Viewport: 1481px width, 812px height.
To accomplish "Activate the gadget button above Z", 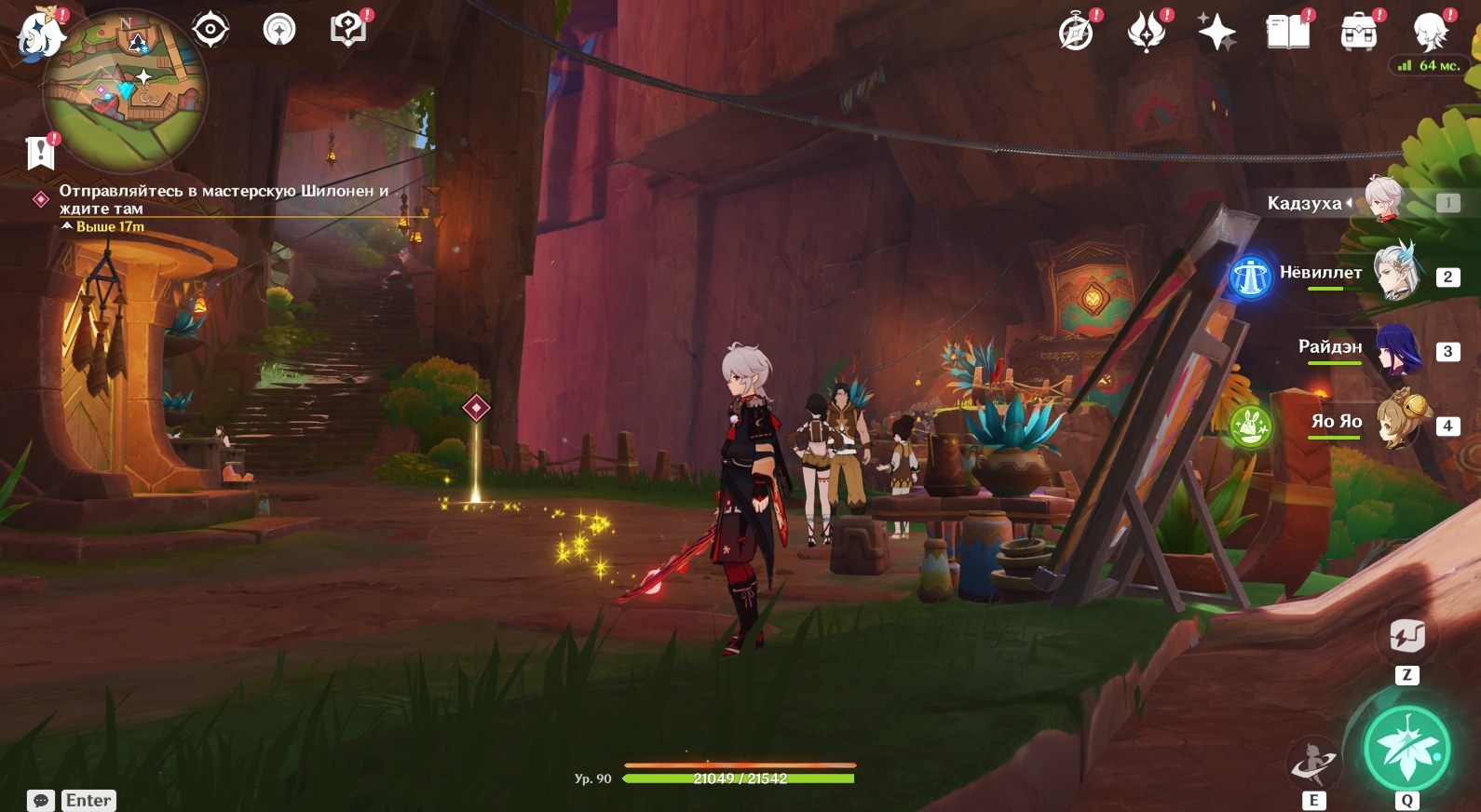I will (x=1406, y=637).
